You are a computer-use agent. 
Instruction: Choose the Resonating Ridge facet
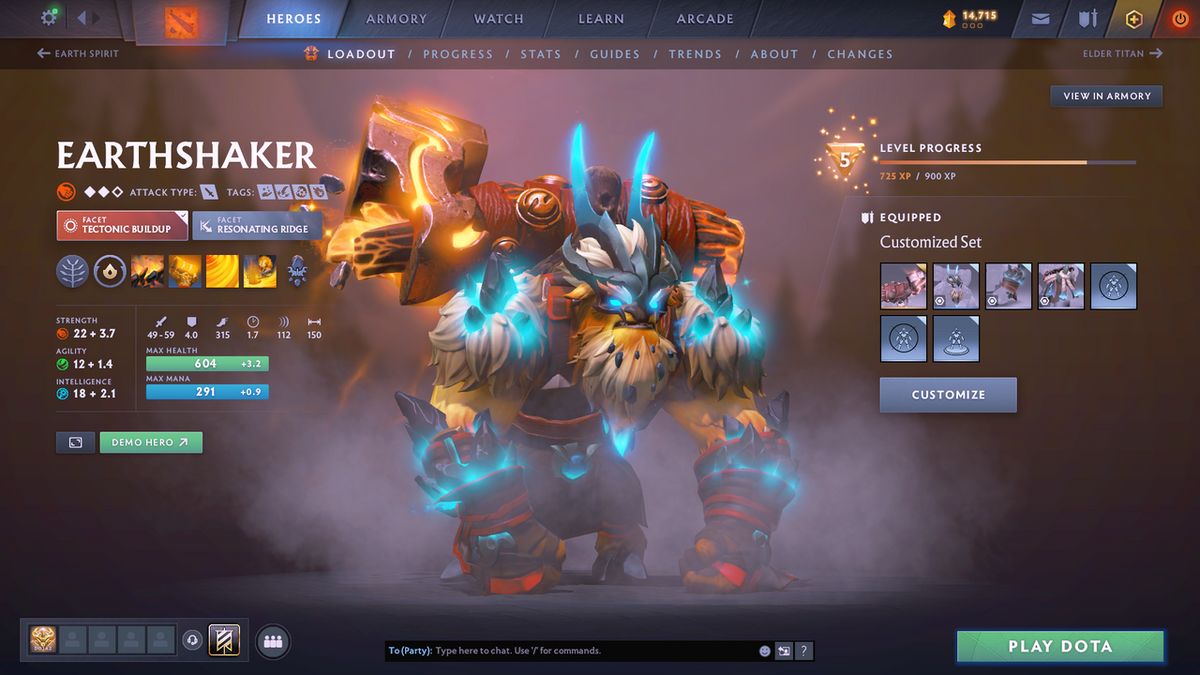pos(257,225)
